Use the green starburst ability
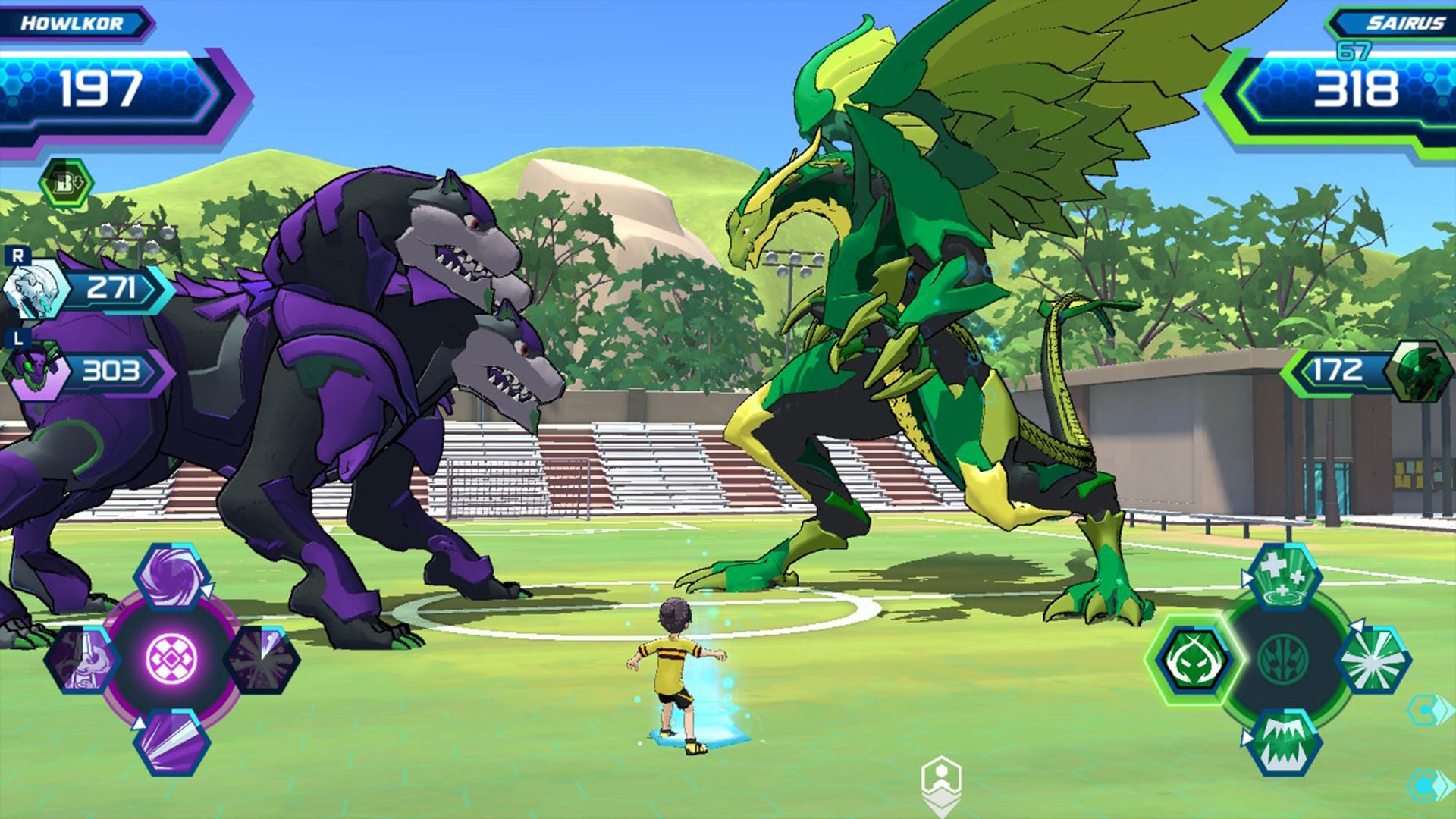This screenshot has height=819, width=1456. click(1372, 660)
